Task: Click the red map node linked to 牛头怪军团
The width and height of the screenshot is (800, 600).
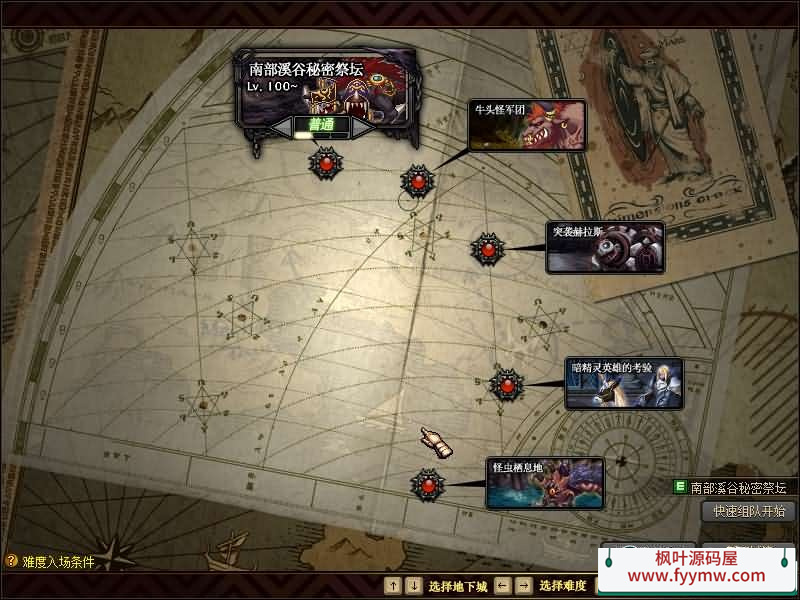Action: [417, 181]
